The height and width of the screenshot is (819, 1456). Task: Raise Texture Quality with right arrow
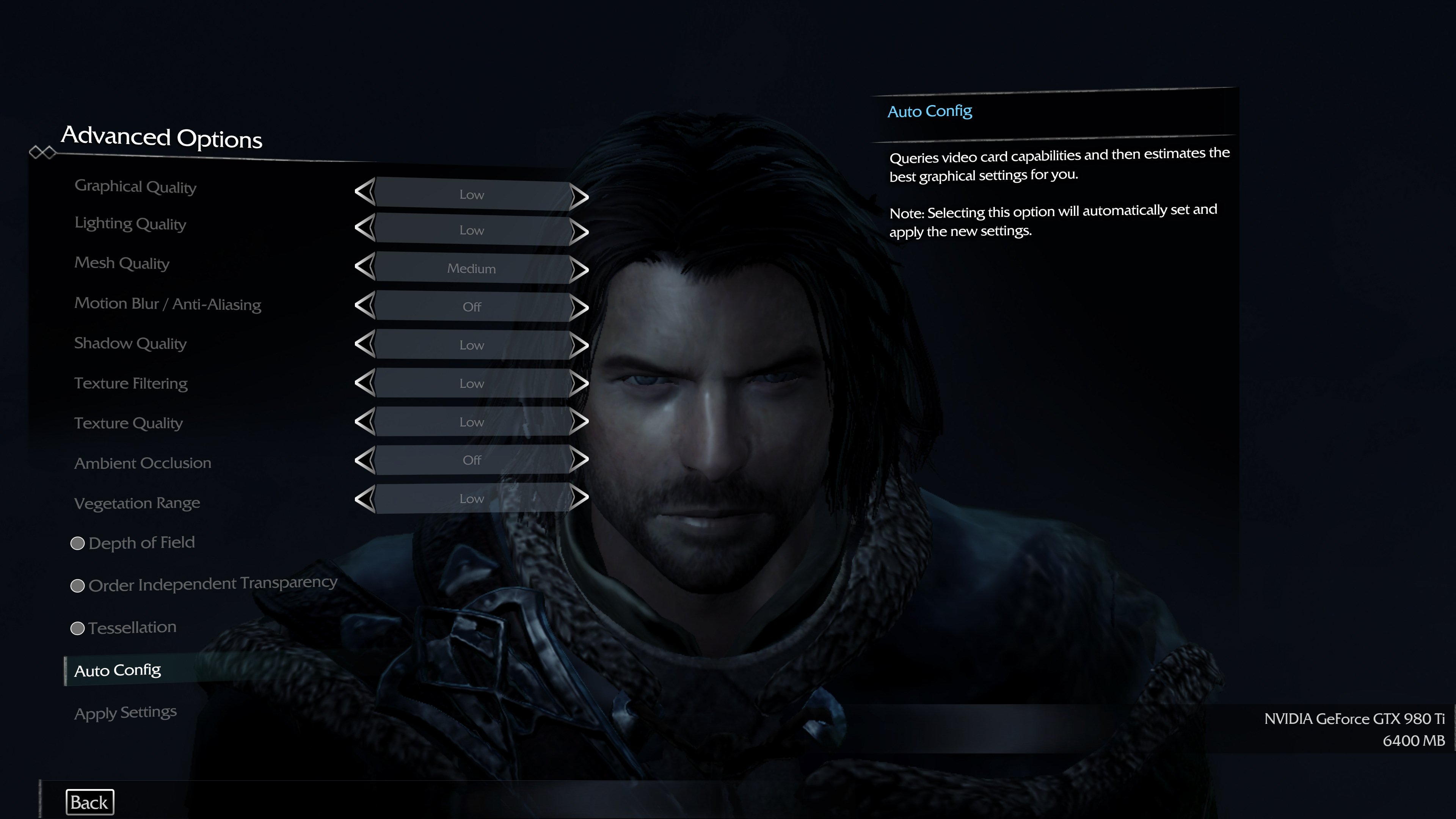click(x=579, y=422)
